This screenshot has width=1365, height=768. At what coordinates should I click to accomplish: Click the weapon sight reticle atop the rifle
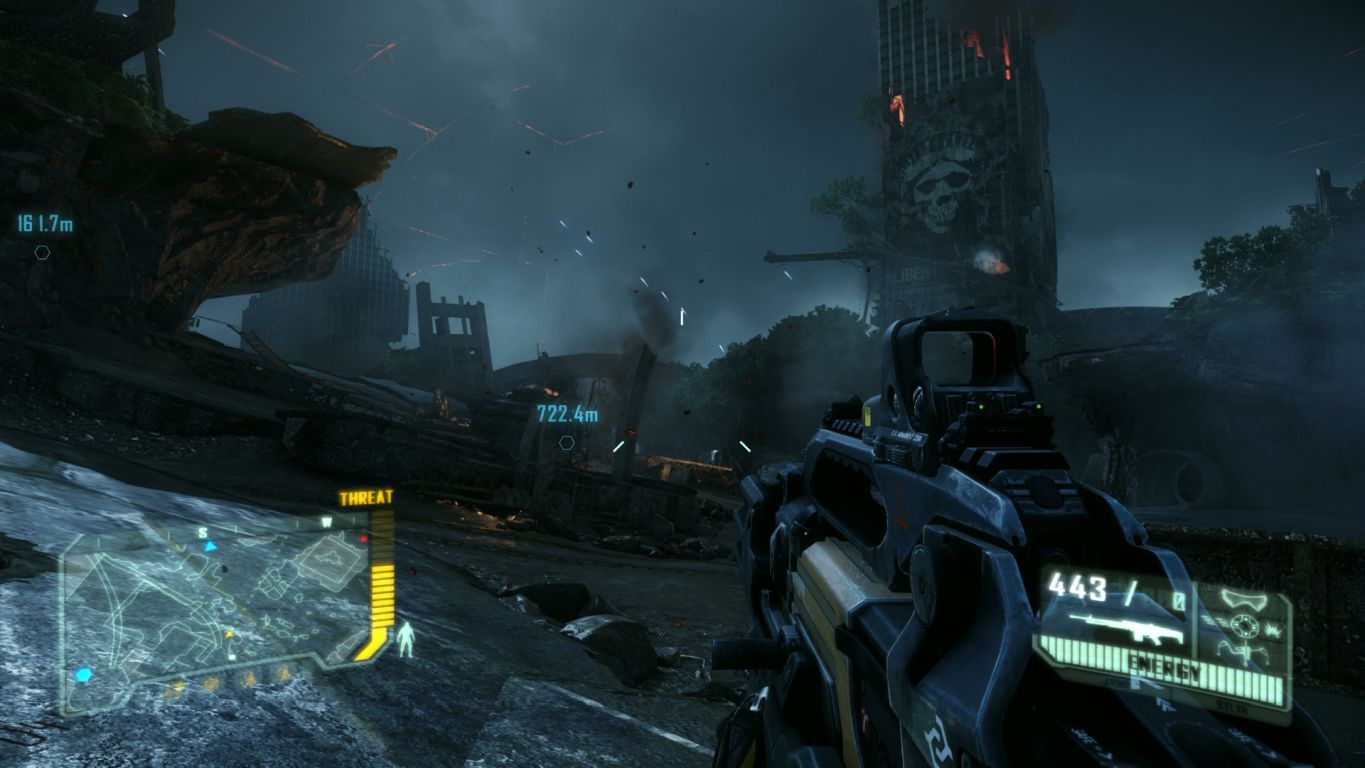click(960, 355)
